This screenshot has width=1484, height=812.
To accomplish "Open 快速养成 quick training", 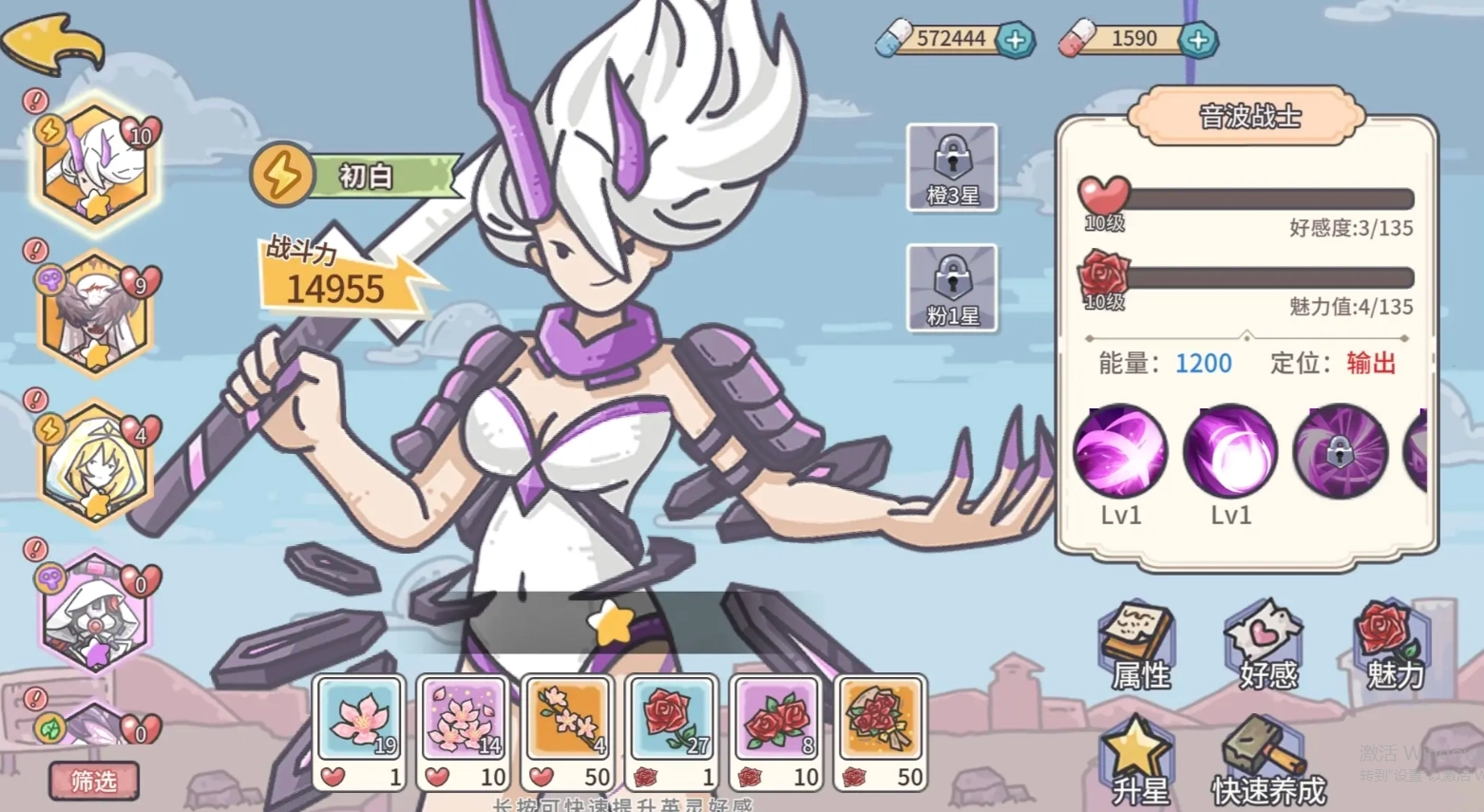I will (x=1267, y=763).
